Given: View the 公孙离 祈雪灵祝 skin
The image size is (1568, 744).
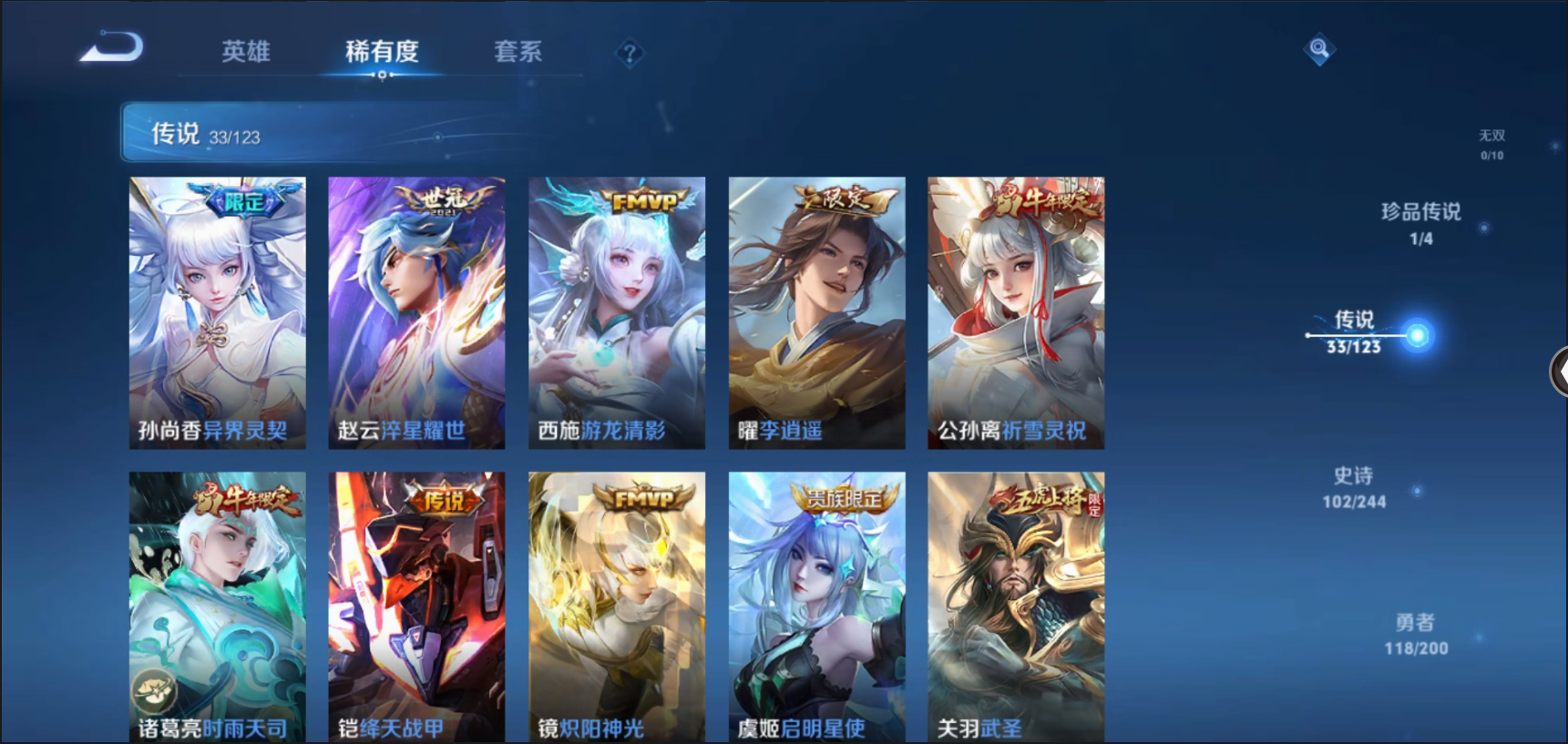Looking at the screenshot, I should 1016,312.
